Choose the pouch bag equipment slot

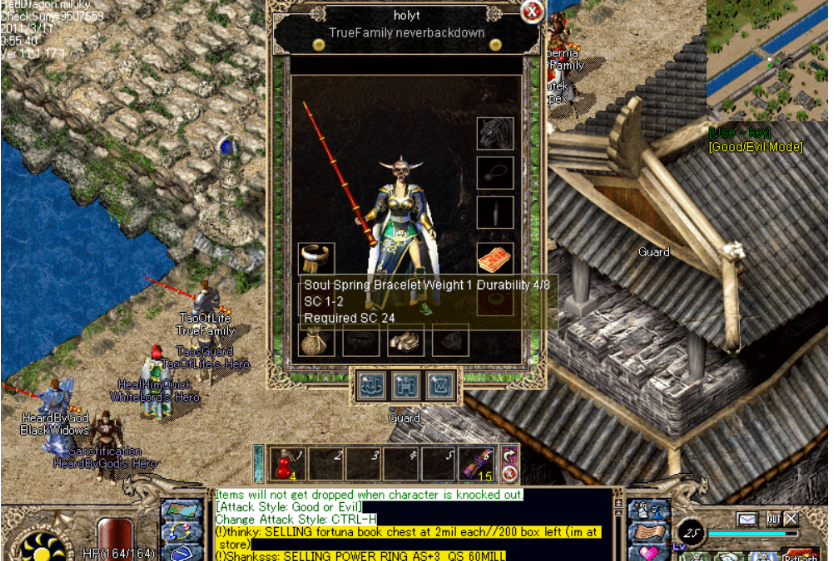click(316, 341)
